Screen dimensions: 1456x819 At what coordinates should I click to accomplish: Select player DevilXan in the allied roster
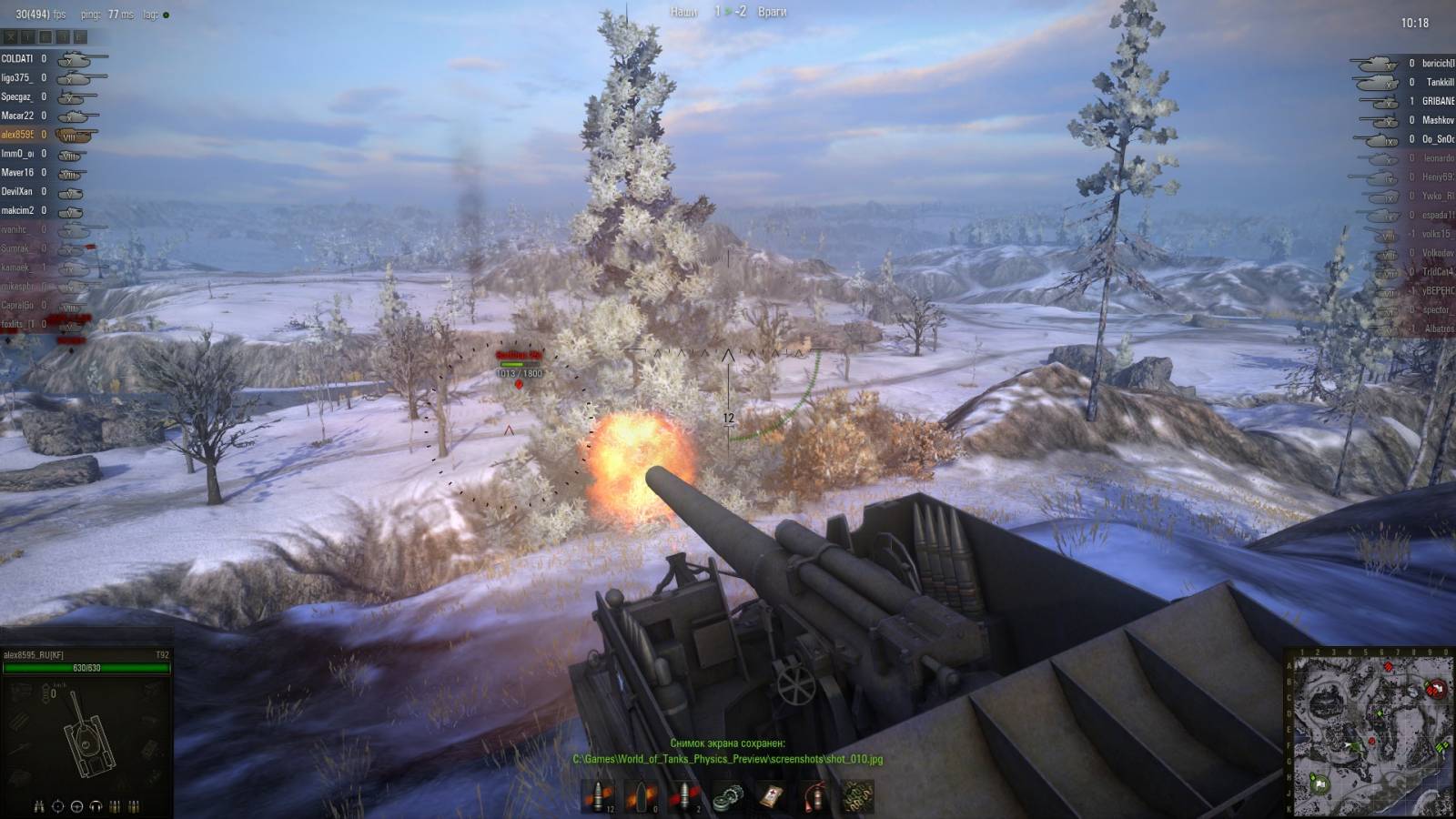[x=16, y=191]
